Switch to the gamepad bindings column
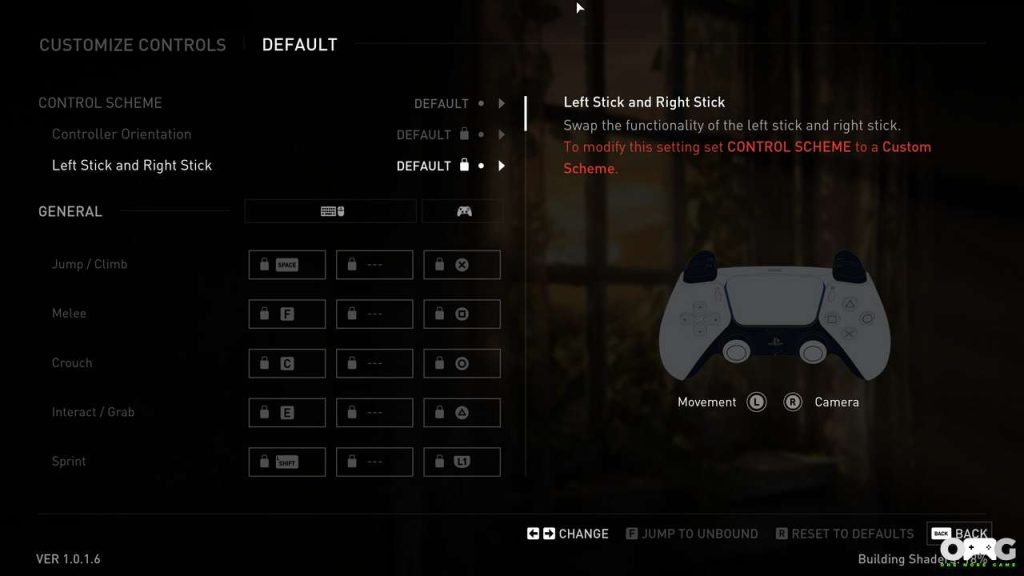This screenshot has width=1024, height=576. (464, 211)
